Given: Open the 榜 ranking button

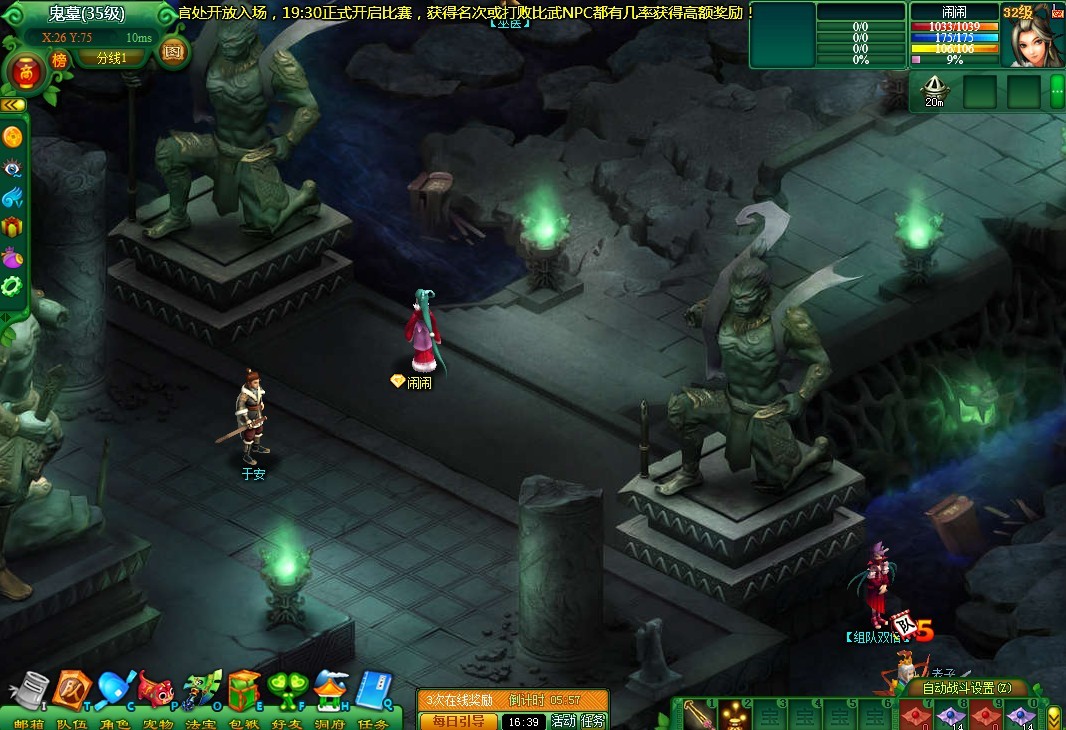Looking at the screenshot, I should (x=59, y=60).
